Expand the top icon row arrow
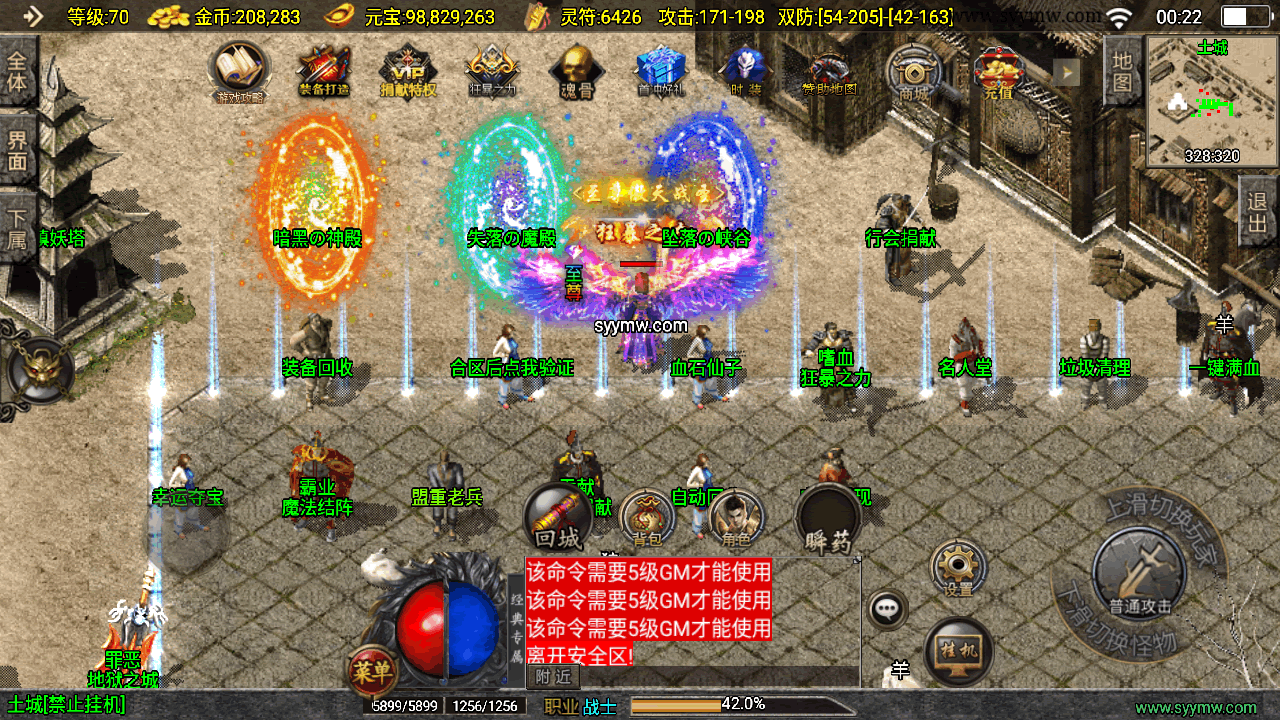1280x720 pixels. pyautogui.click(x=1069, y=72)
